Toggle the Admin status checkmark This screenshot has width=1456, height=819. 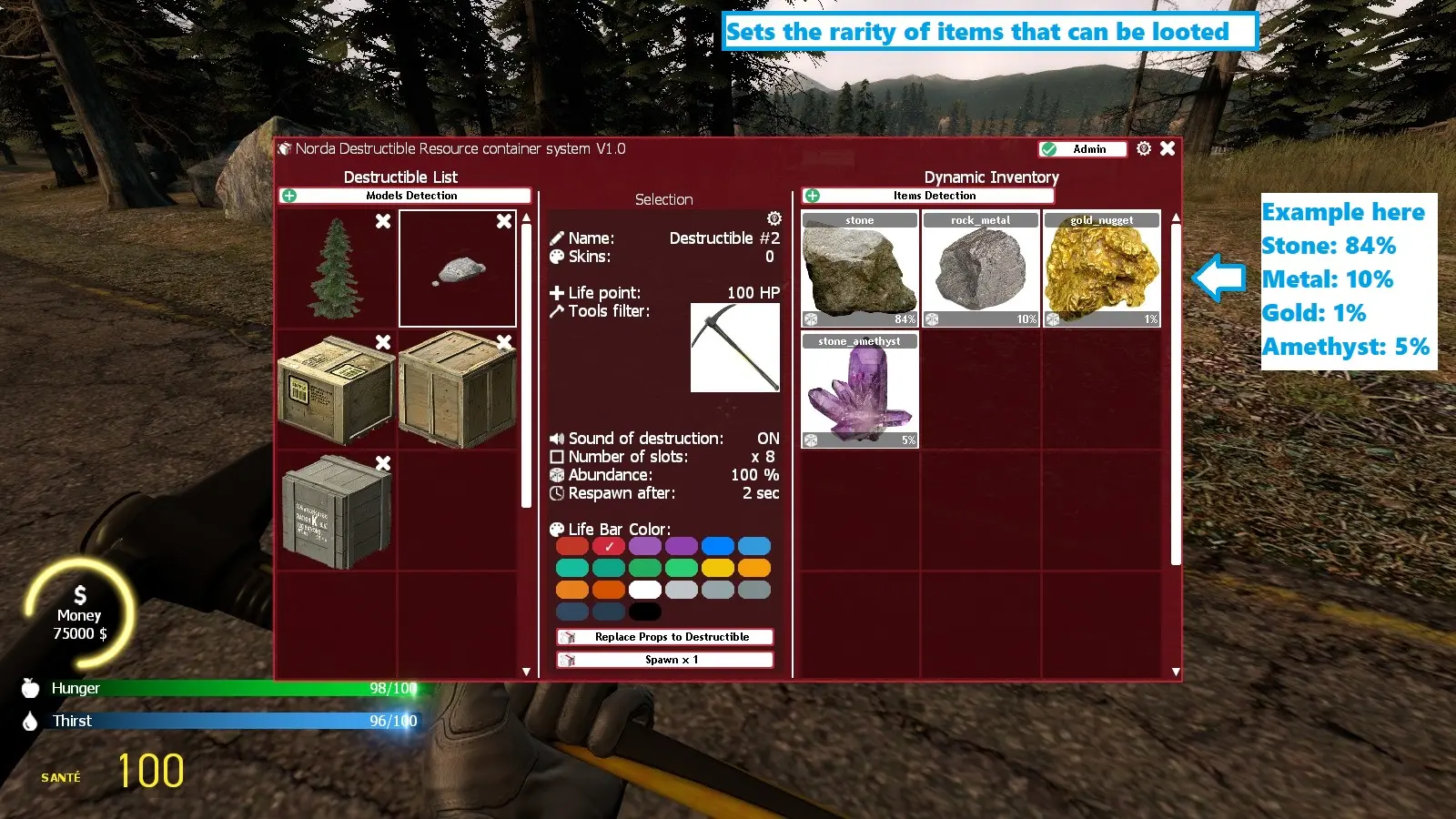pos(1051,148)
